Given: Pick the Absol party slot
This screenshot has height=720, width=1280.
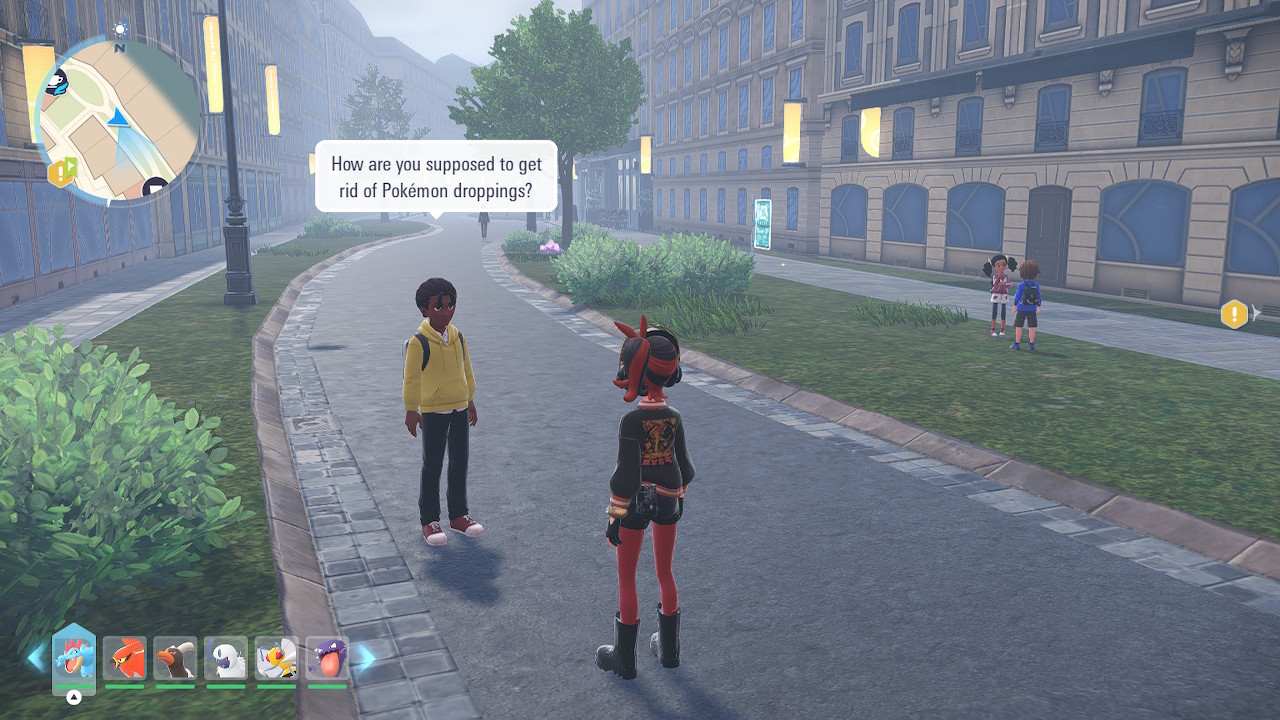Looking at the screenshot, I should click(x=226, y=658).
